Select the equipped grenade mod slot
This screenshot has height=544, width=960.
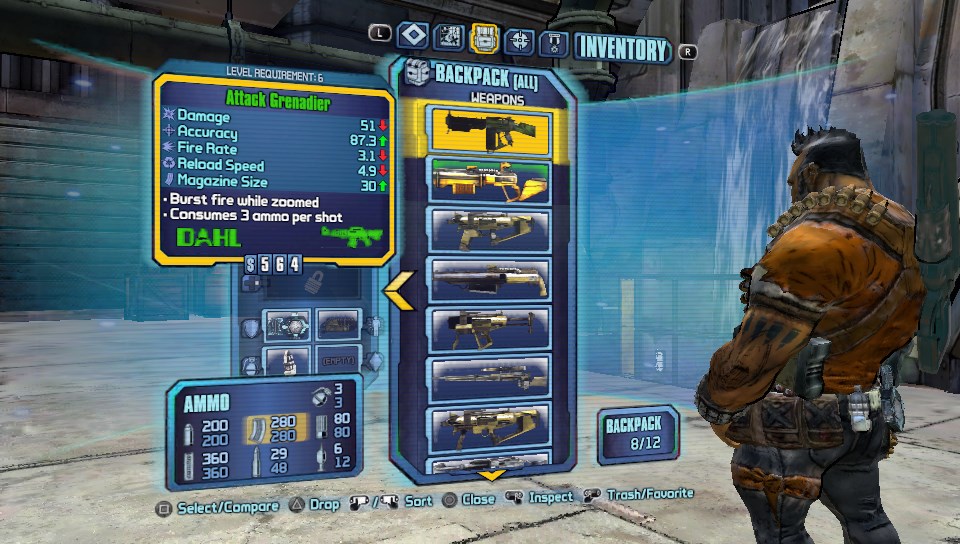point(285,358)
